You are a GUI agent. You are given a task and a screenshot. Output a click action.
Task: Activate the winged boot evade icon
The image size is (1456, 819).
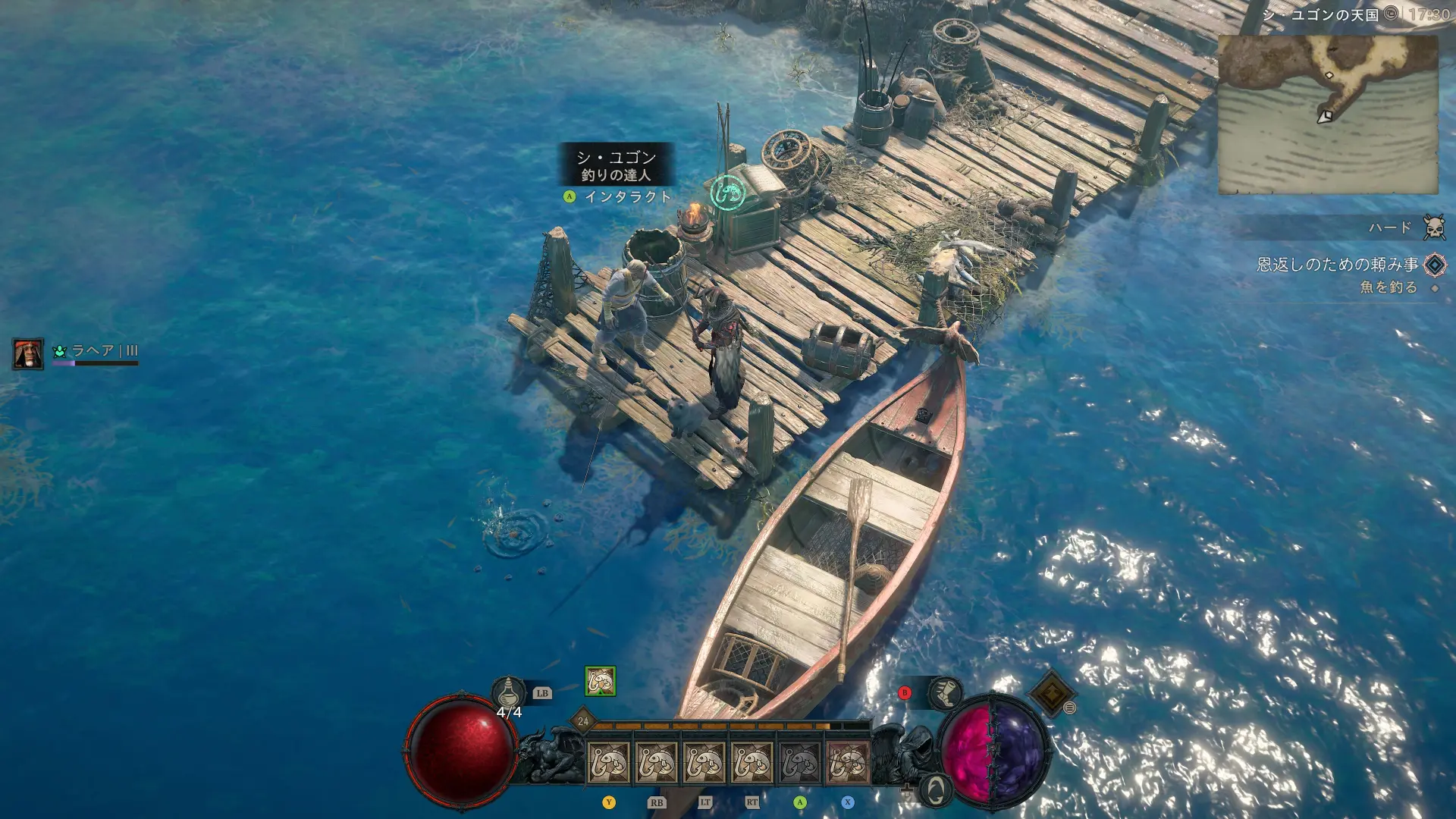(945, 693)
